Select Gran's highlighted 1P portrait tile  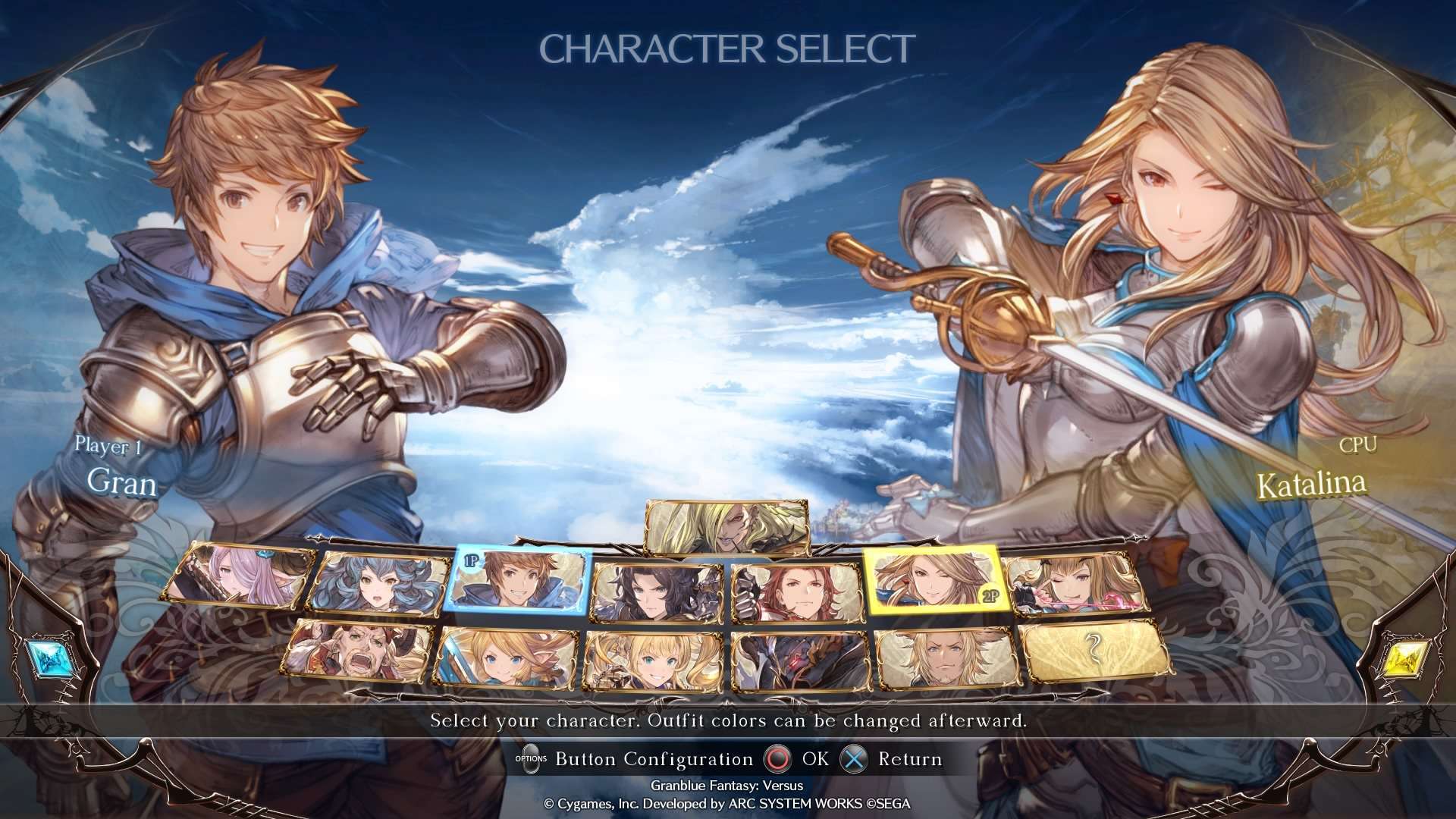click(x=520, y=582)
